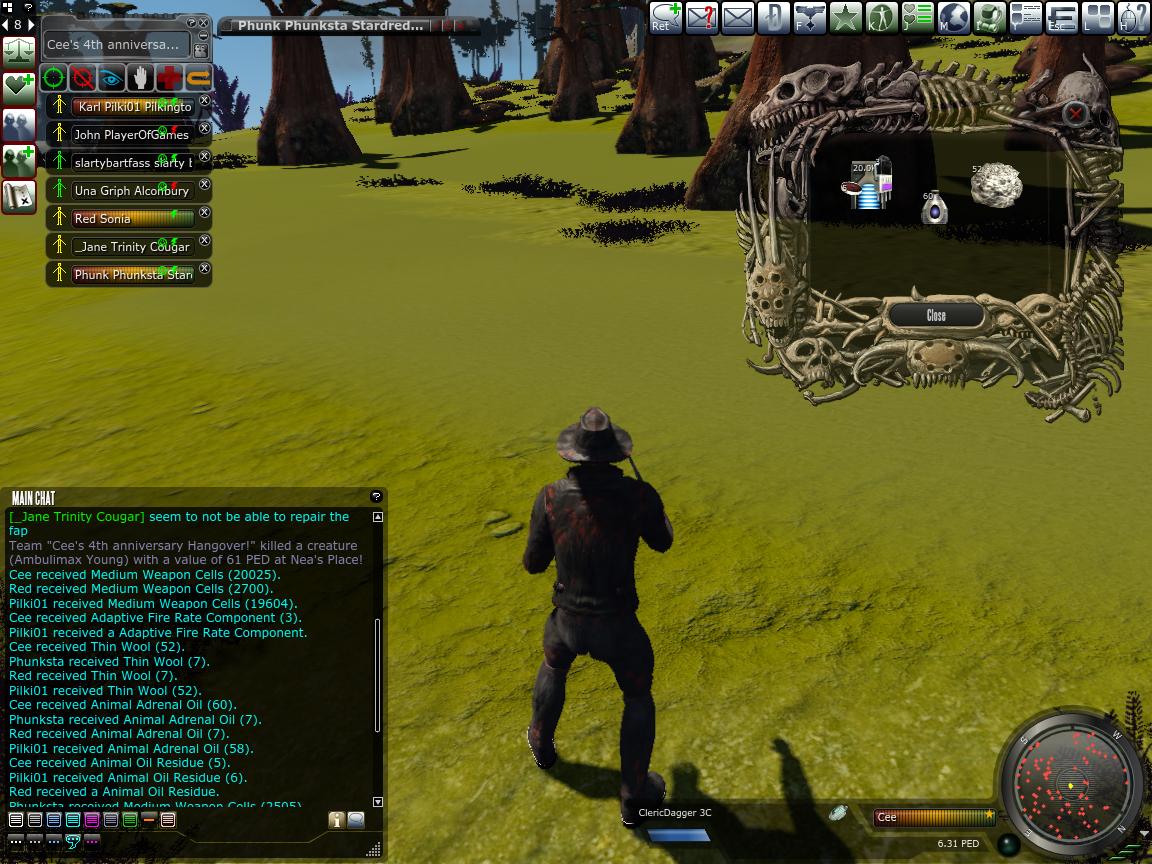
Task: Click the green crosshair team target button
Action: (x=54, y=78)
